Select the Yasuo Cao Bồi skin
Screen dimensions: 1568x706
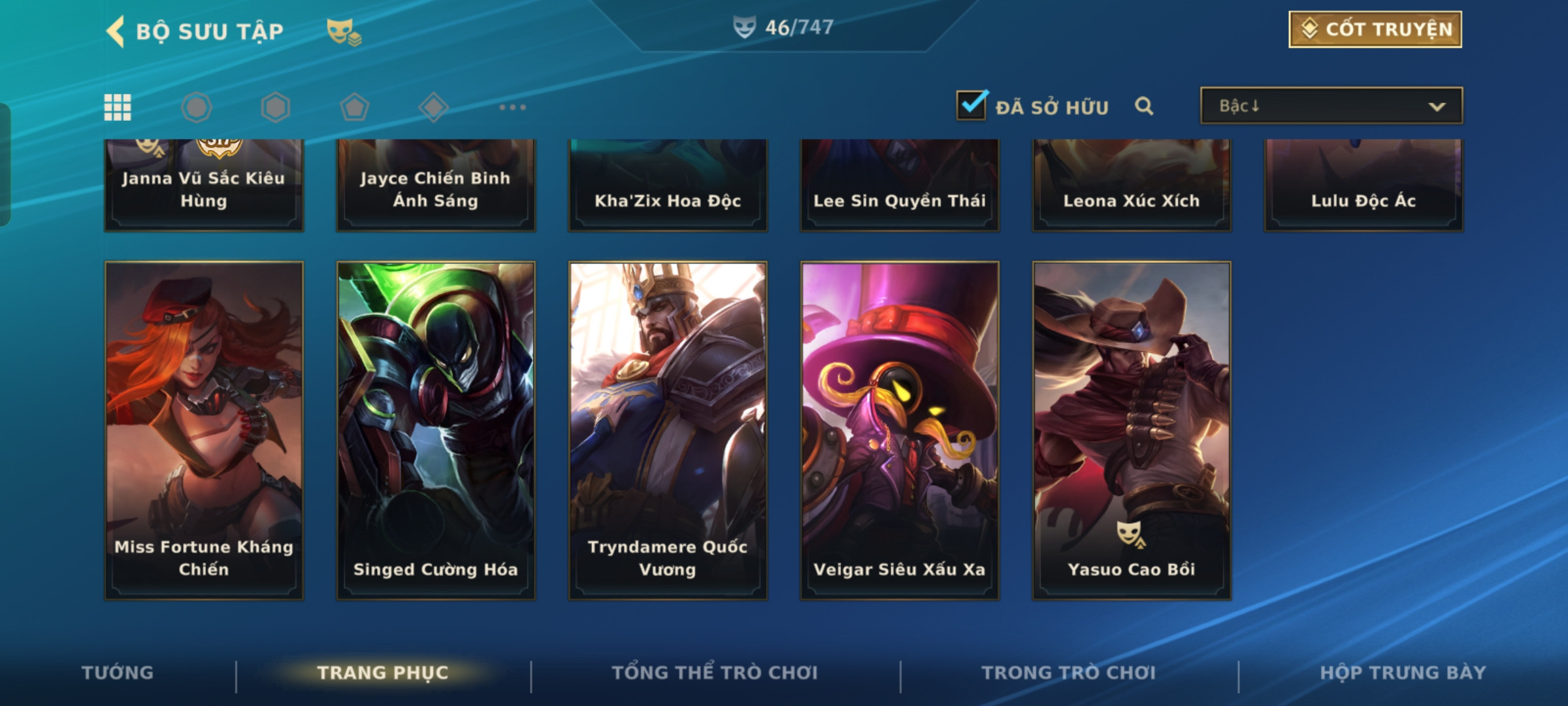coord(1132,430)
